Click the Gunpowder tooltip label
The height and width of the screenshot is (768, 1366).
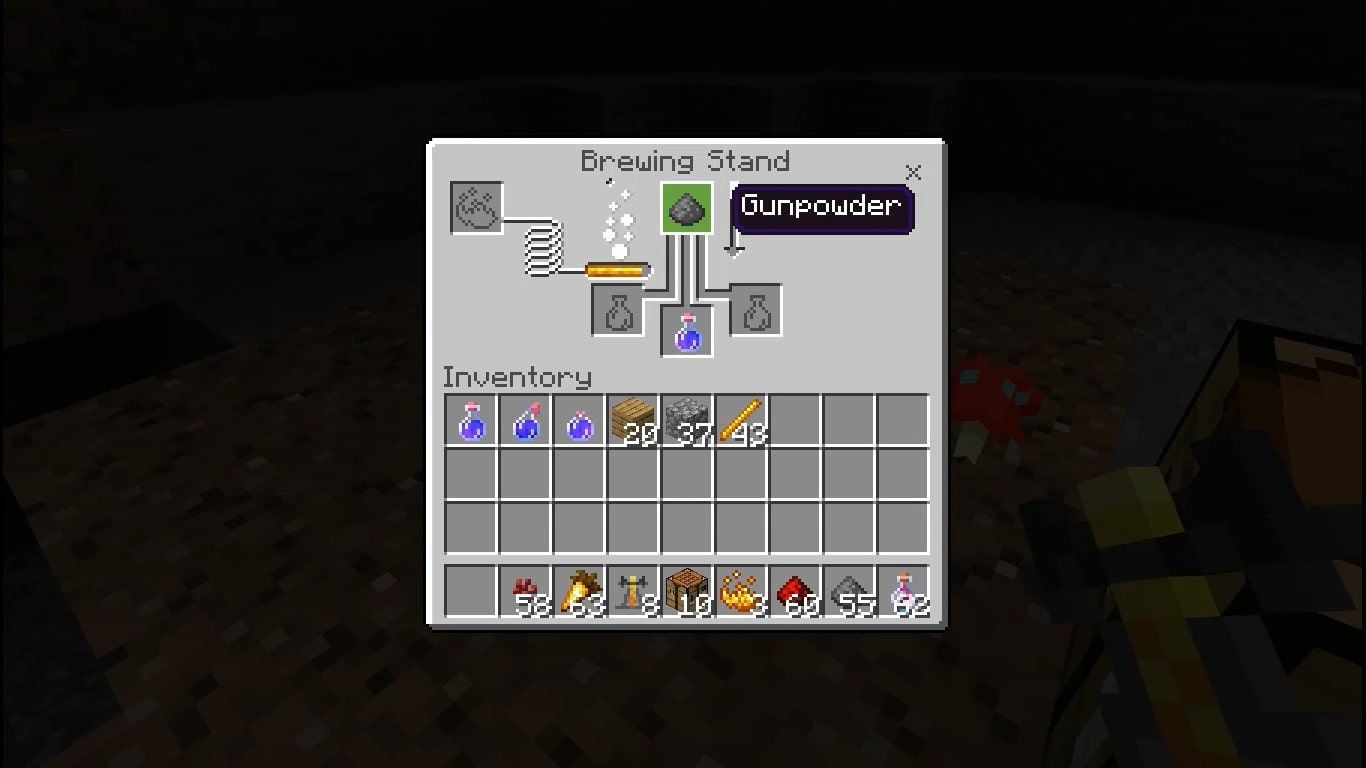(x=822, y=207)
